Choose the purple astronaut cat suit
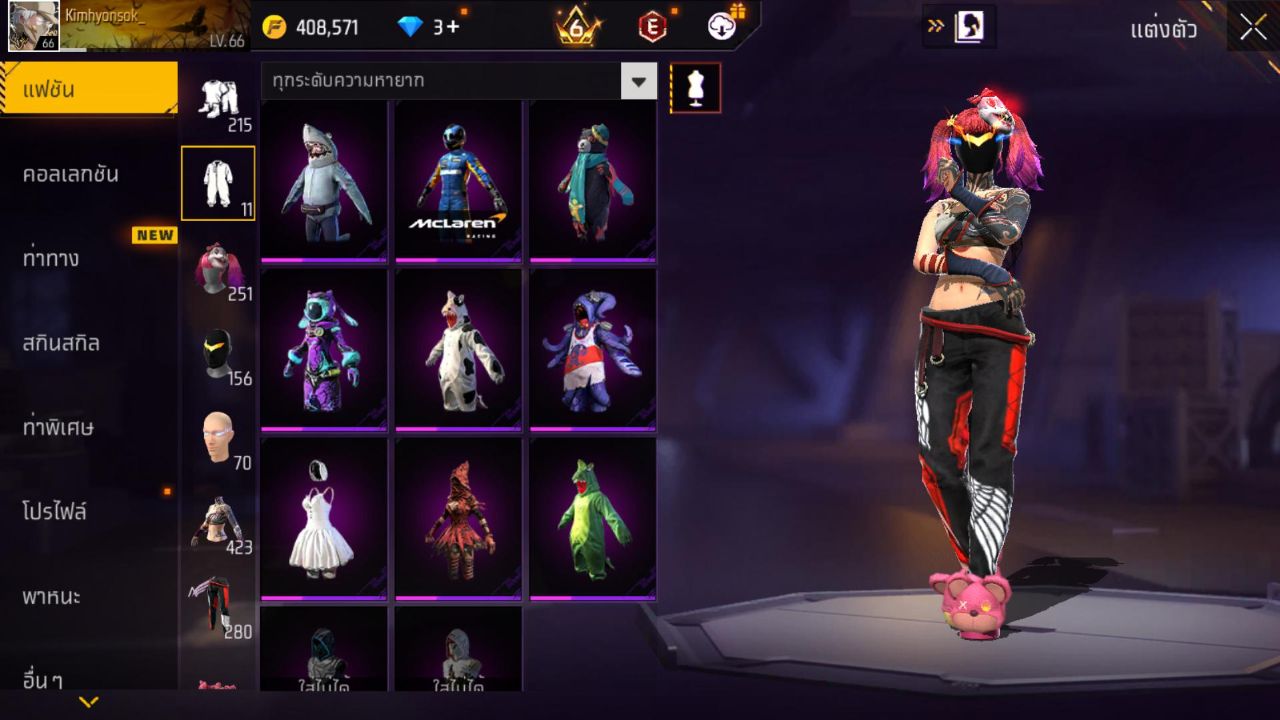Image resolution: width=1280 pixels, height=720 pixels. (324, 349)
